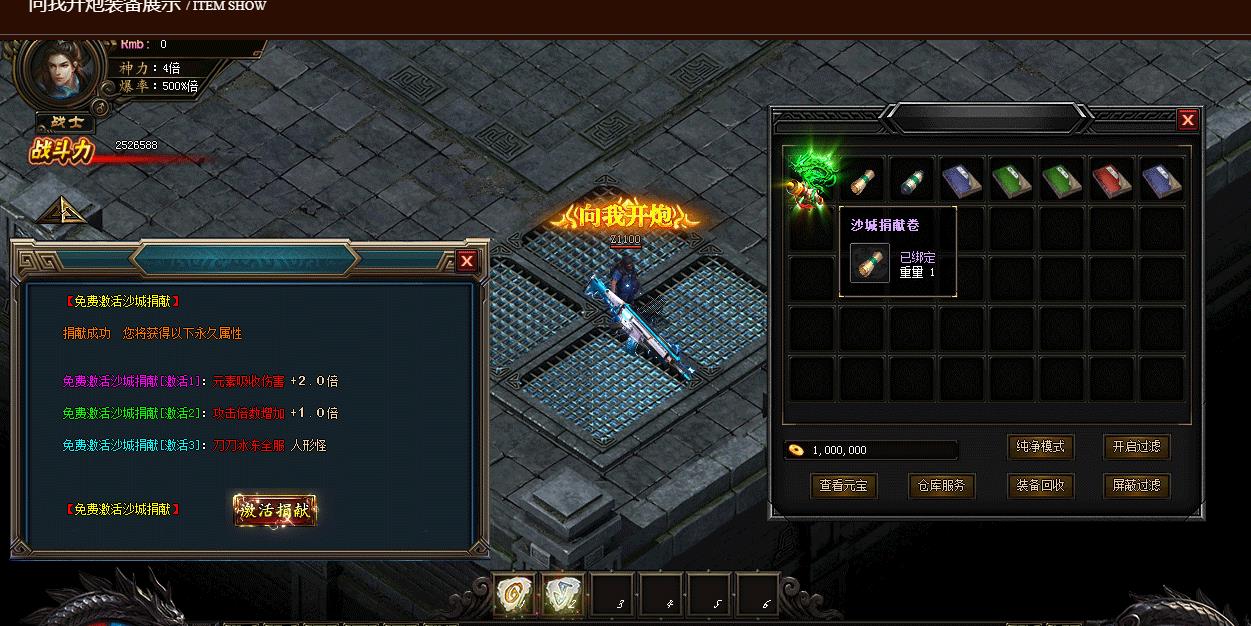1251x626 pixels.
Task: Turn on 开启过滤 filter
Action: point(1136,447)
